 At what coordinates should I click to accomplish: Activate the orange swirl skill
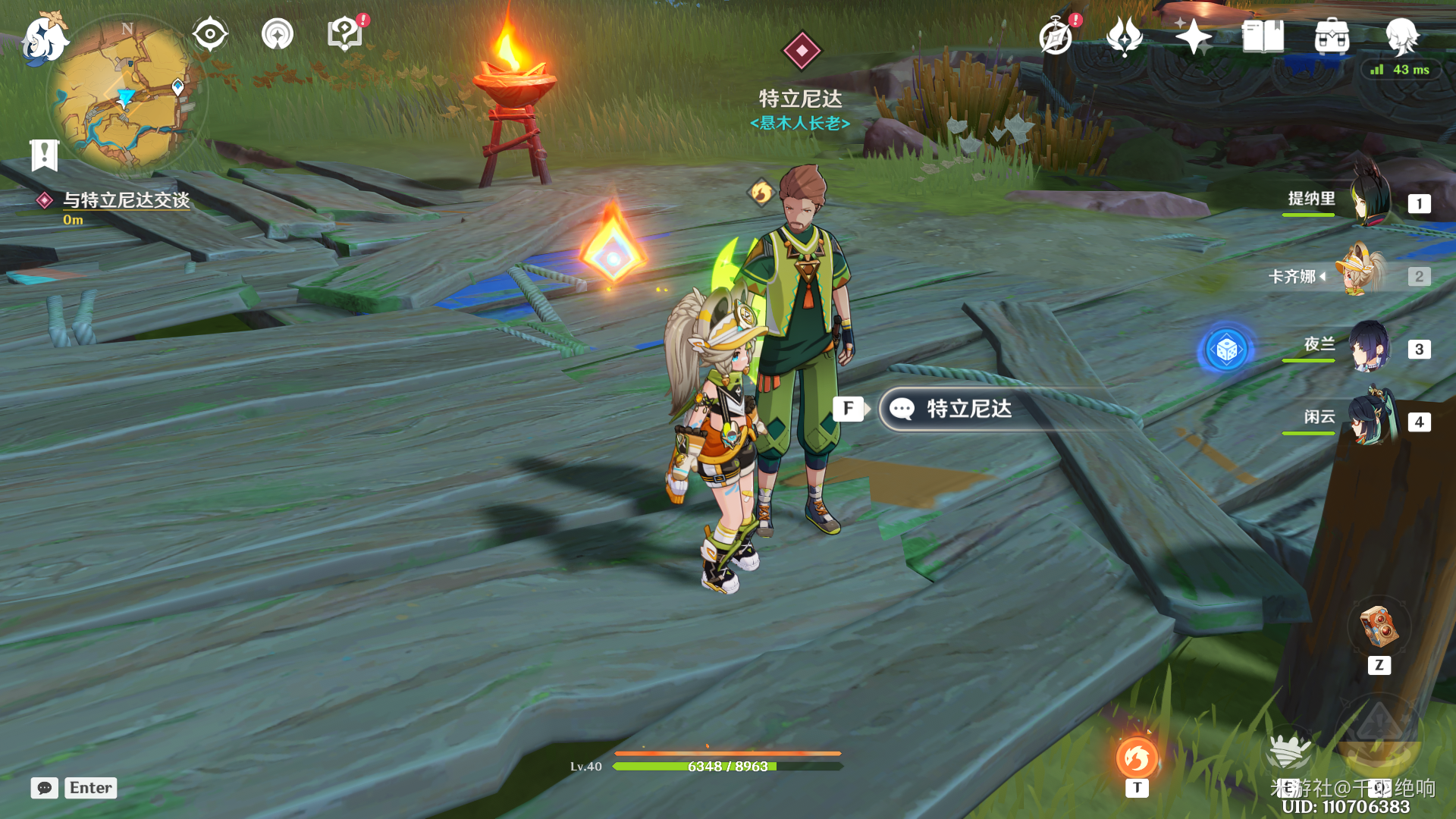pos(1136,758)
